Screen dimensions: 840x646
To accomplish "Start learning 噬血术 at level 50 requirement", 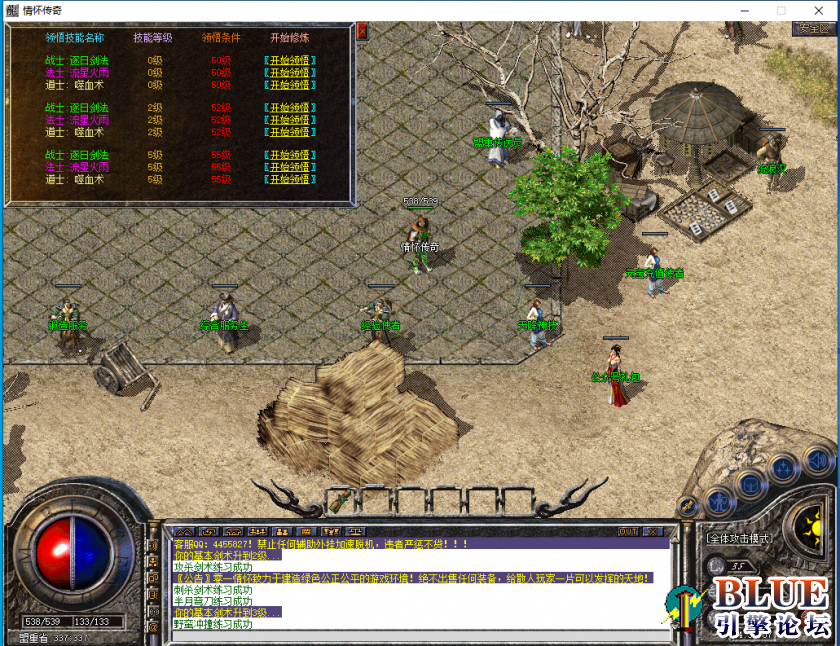I will tap(290, 85).
